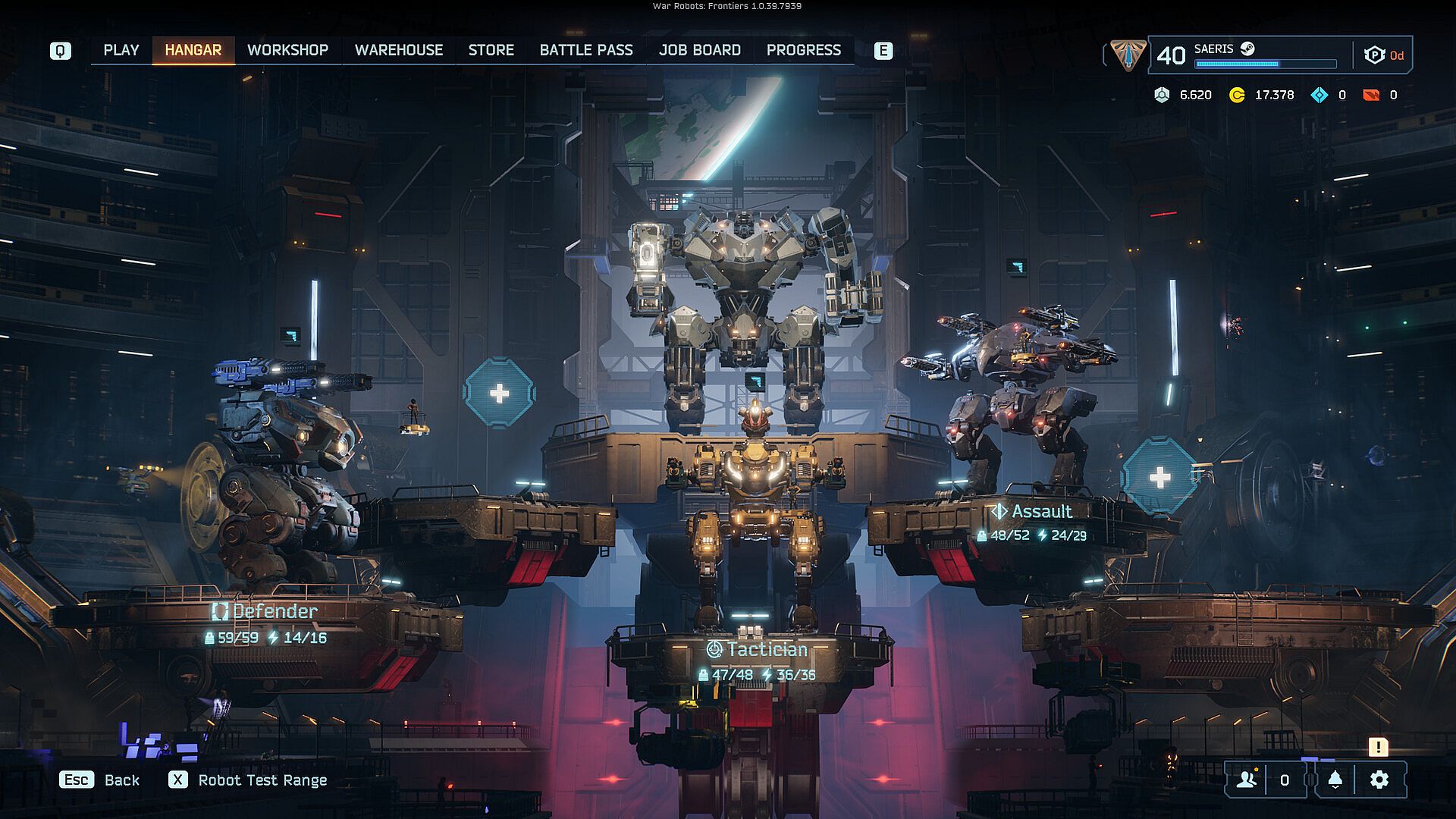
Task: Open the friends list icon
Action: point(1246,780)
